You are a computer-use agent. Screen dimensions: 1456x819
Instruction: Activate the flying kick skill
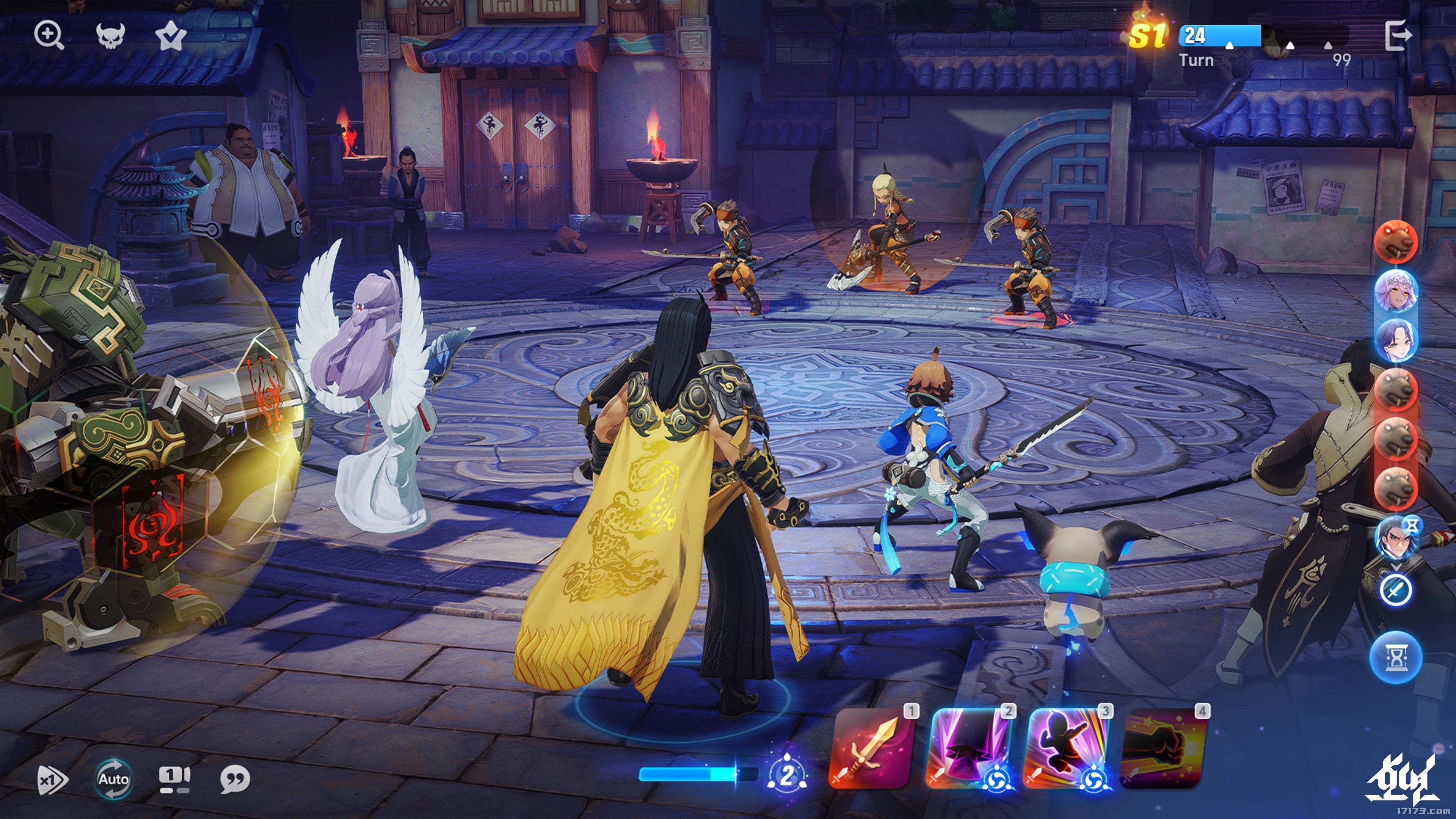[x=1065, y=748]
